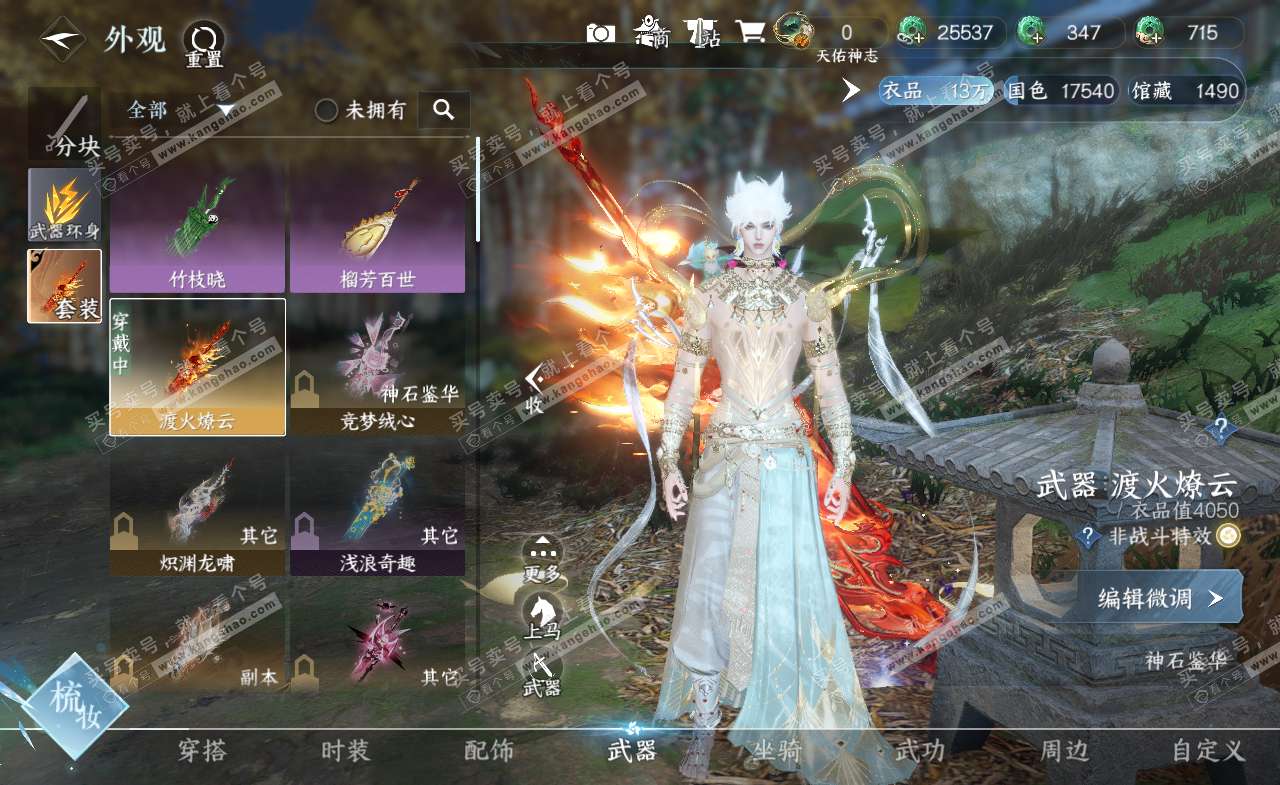The image size is (1280, 785).
Task: Select the 竹枝晓 weapon skin
Action: (x=197, y=229)
